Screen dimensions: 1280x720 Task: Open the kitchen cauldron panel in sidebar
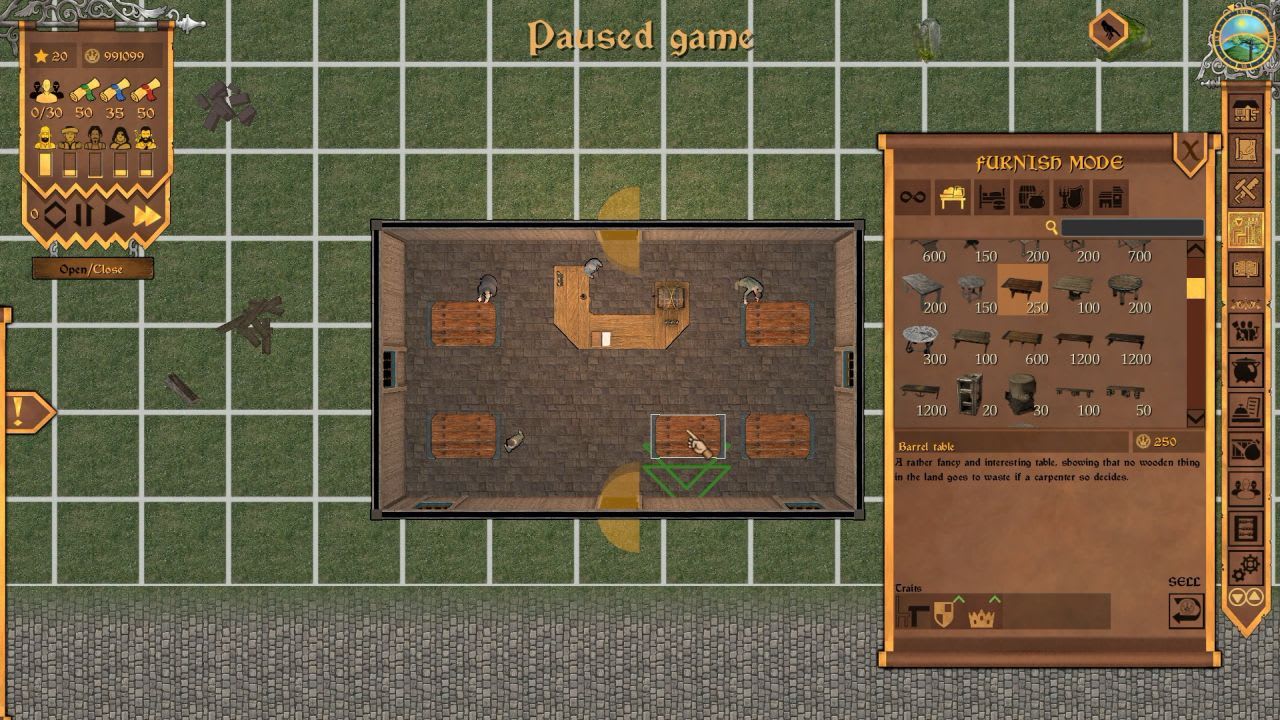(x=1246, y=369)
